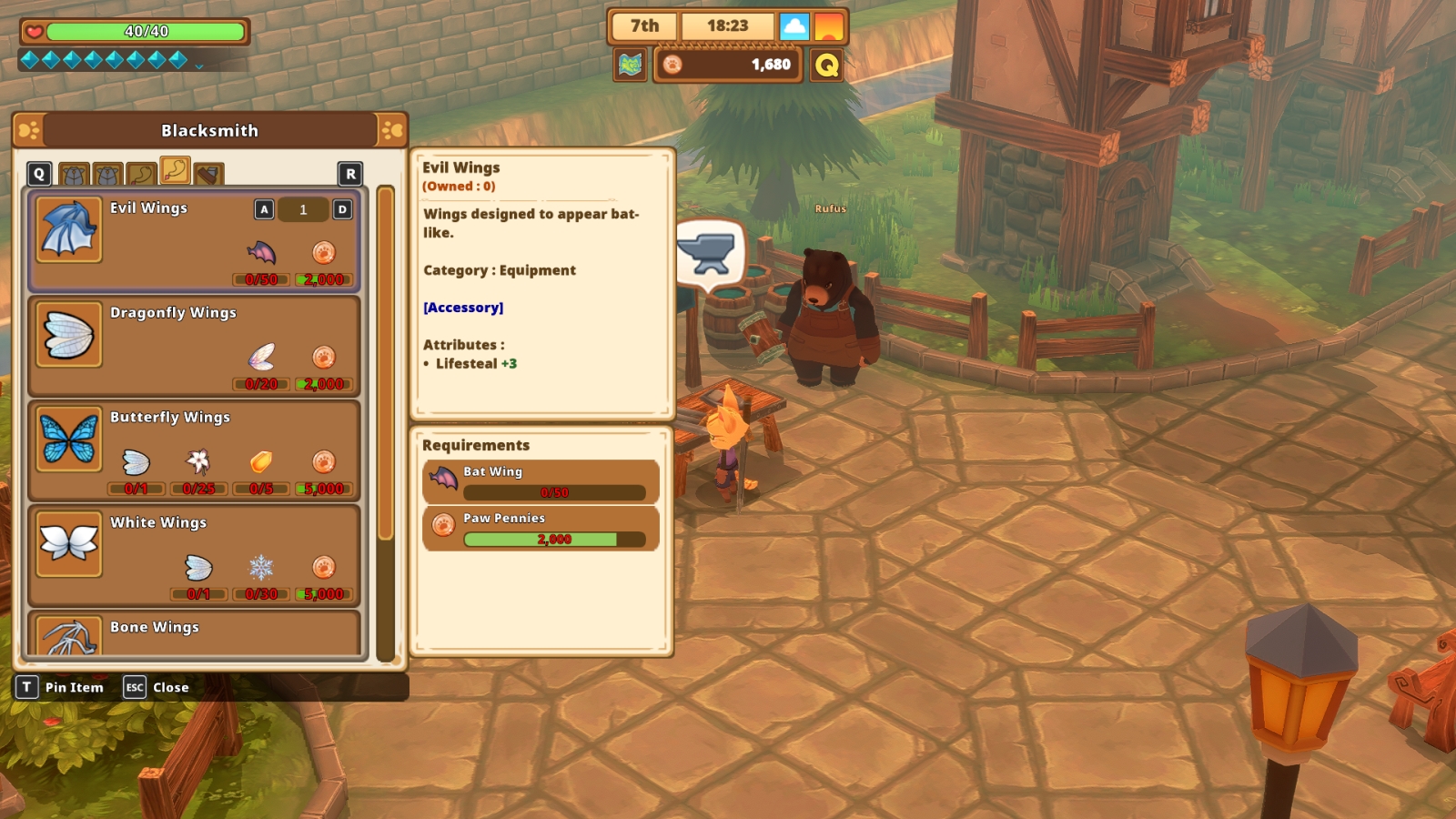Open the quest log Q icon
Image resolution: width=1456 pixels, height=819 pixels.
(826, 65)
